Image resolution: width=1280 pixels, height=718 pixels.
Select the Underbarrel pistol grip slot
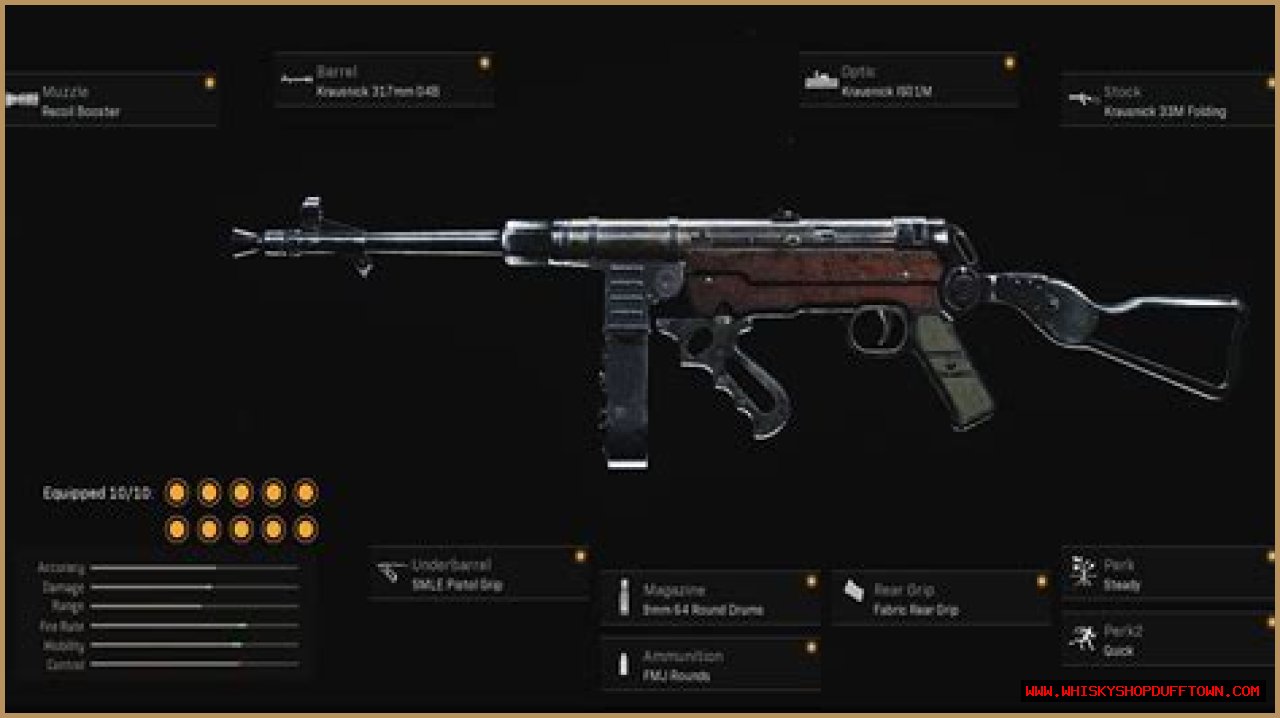click(478, 575)
